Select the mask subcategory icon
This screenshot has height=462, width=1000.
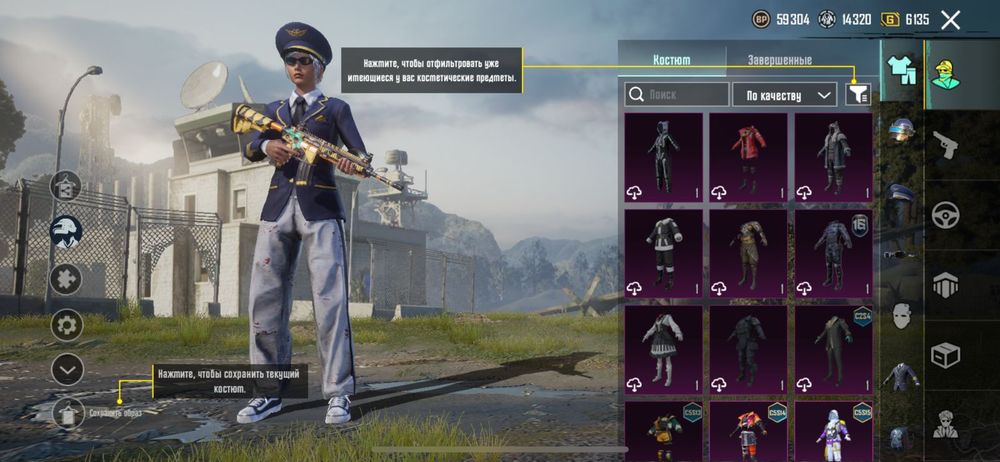point(901,315)
